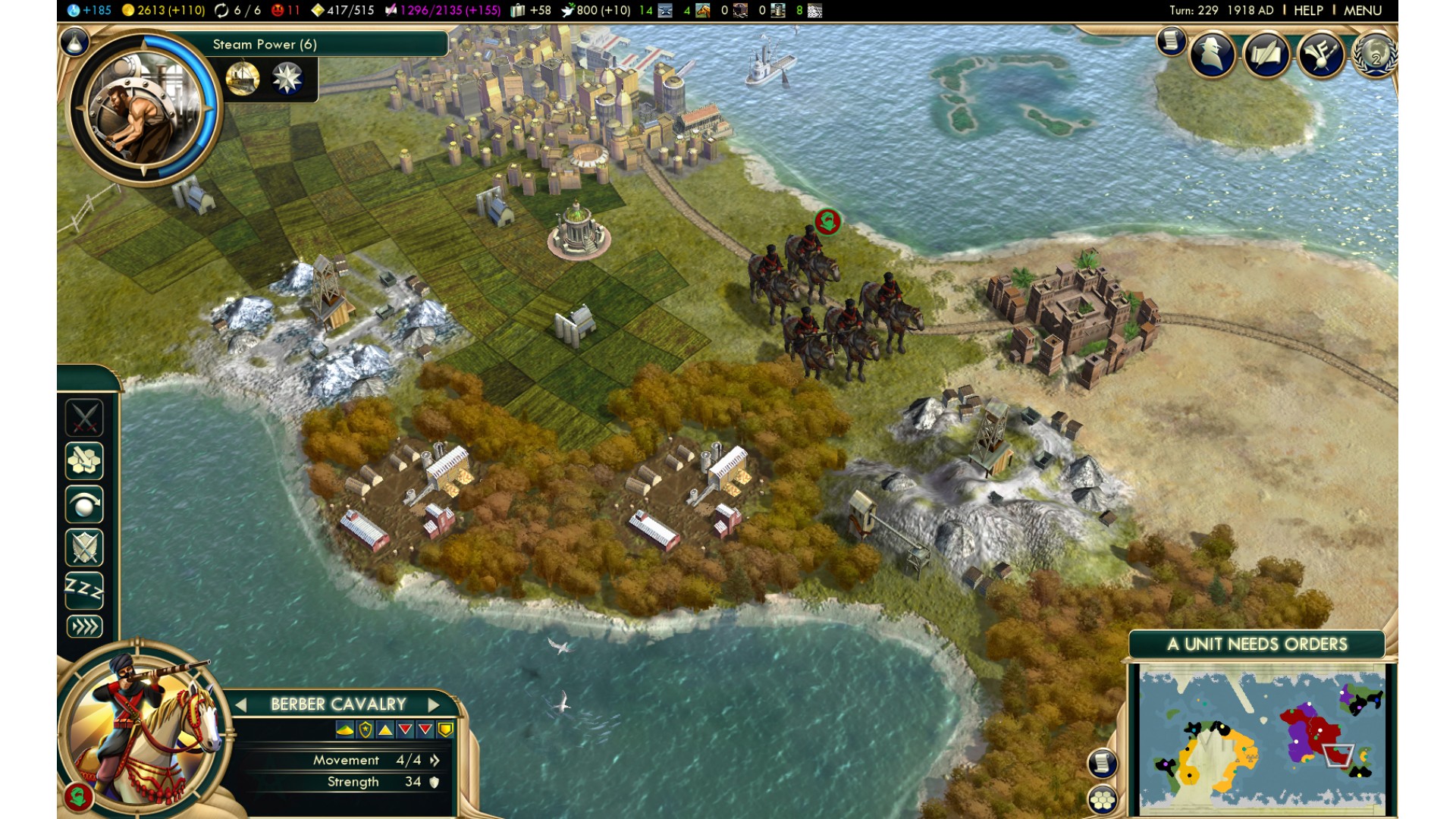Open the HELP Civilopedia
This screenshot has width=1456, height=819.
1308,11
